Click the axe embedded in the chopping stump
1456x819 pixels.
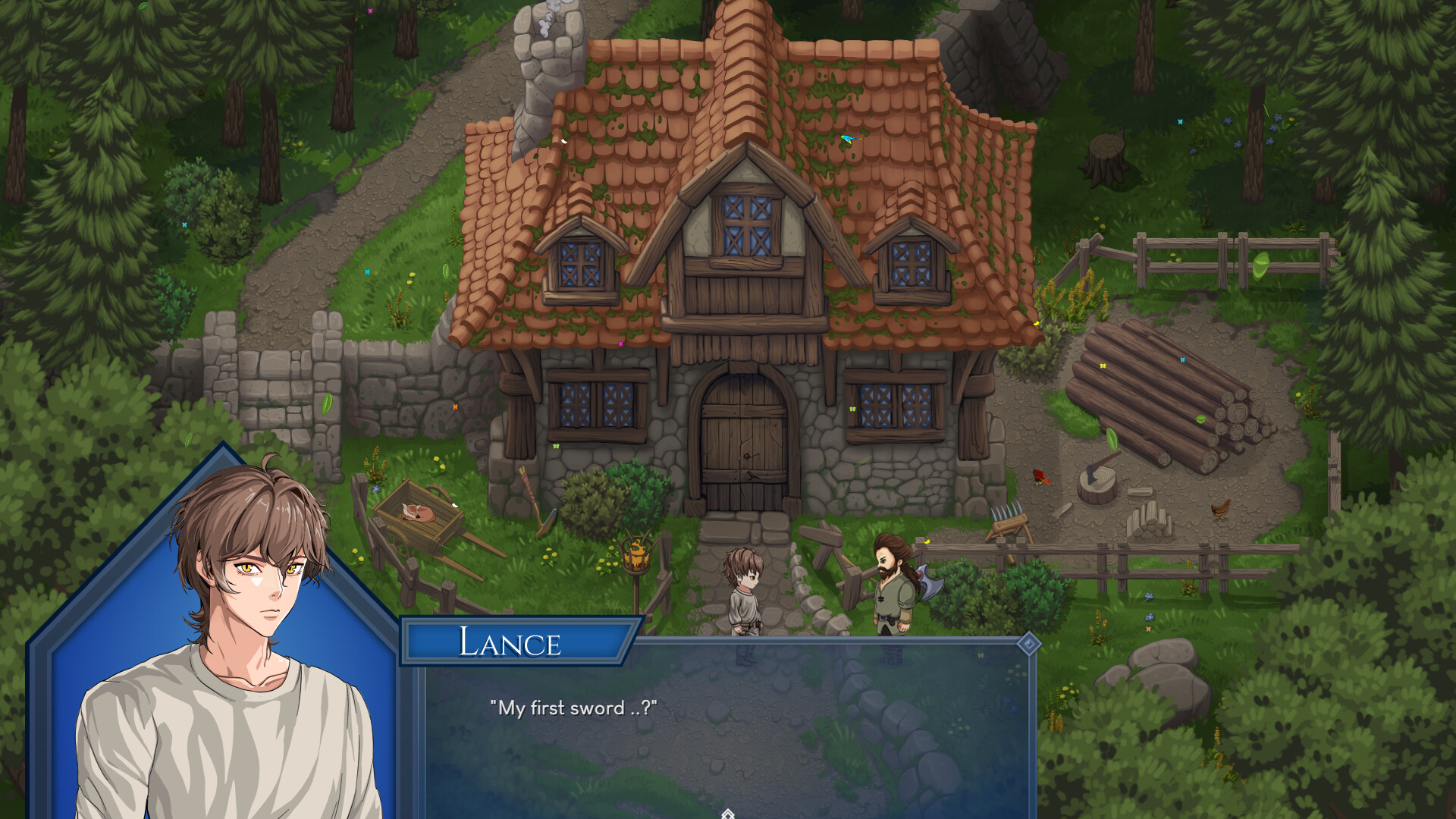coord(1090,474)
